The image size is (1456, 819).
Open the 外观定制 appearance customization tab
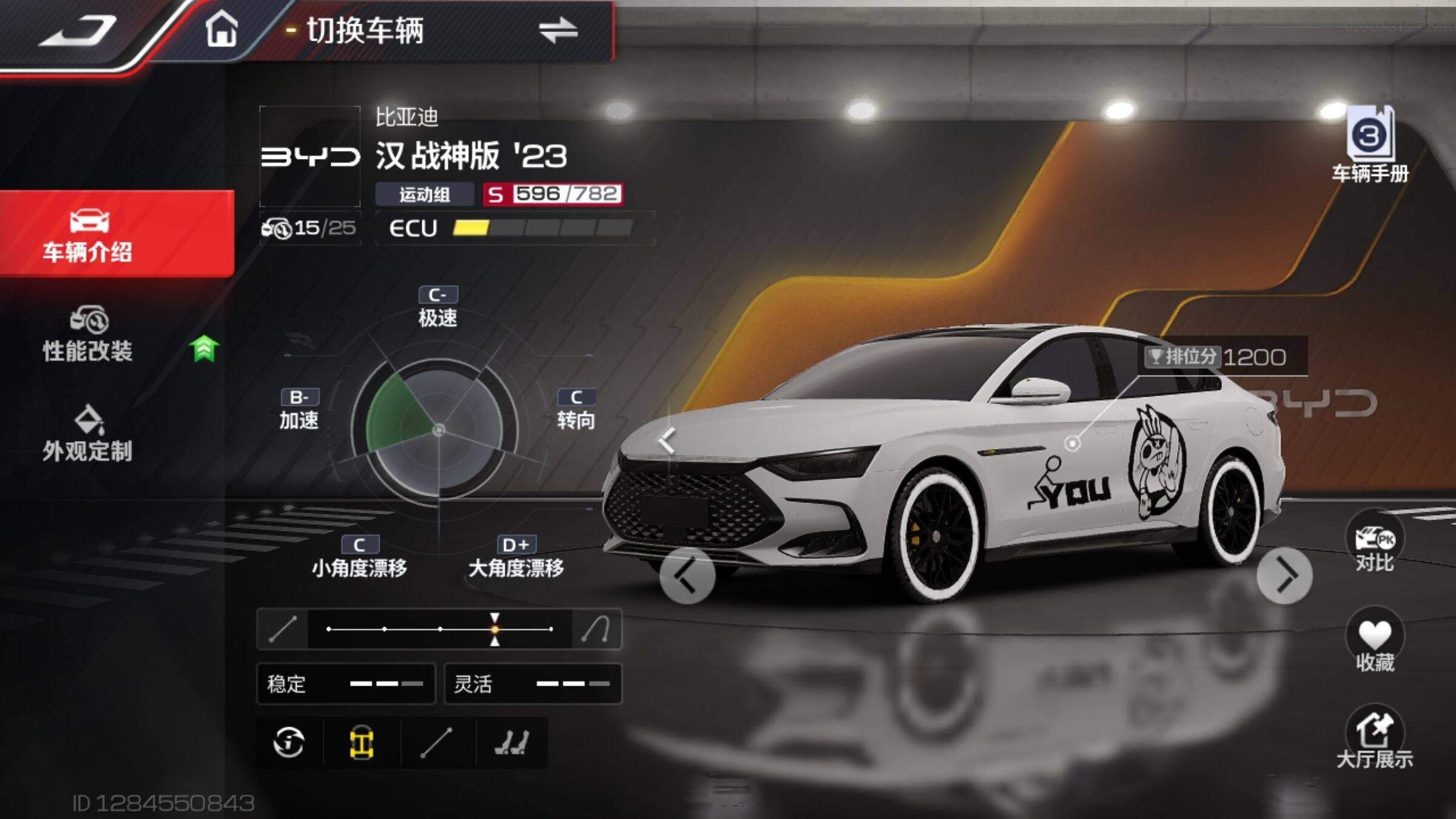pyautogui.click(x=89, y=434)
